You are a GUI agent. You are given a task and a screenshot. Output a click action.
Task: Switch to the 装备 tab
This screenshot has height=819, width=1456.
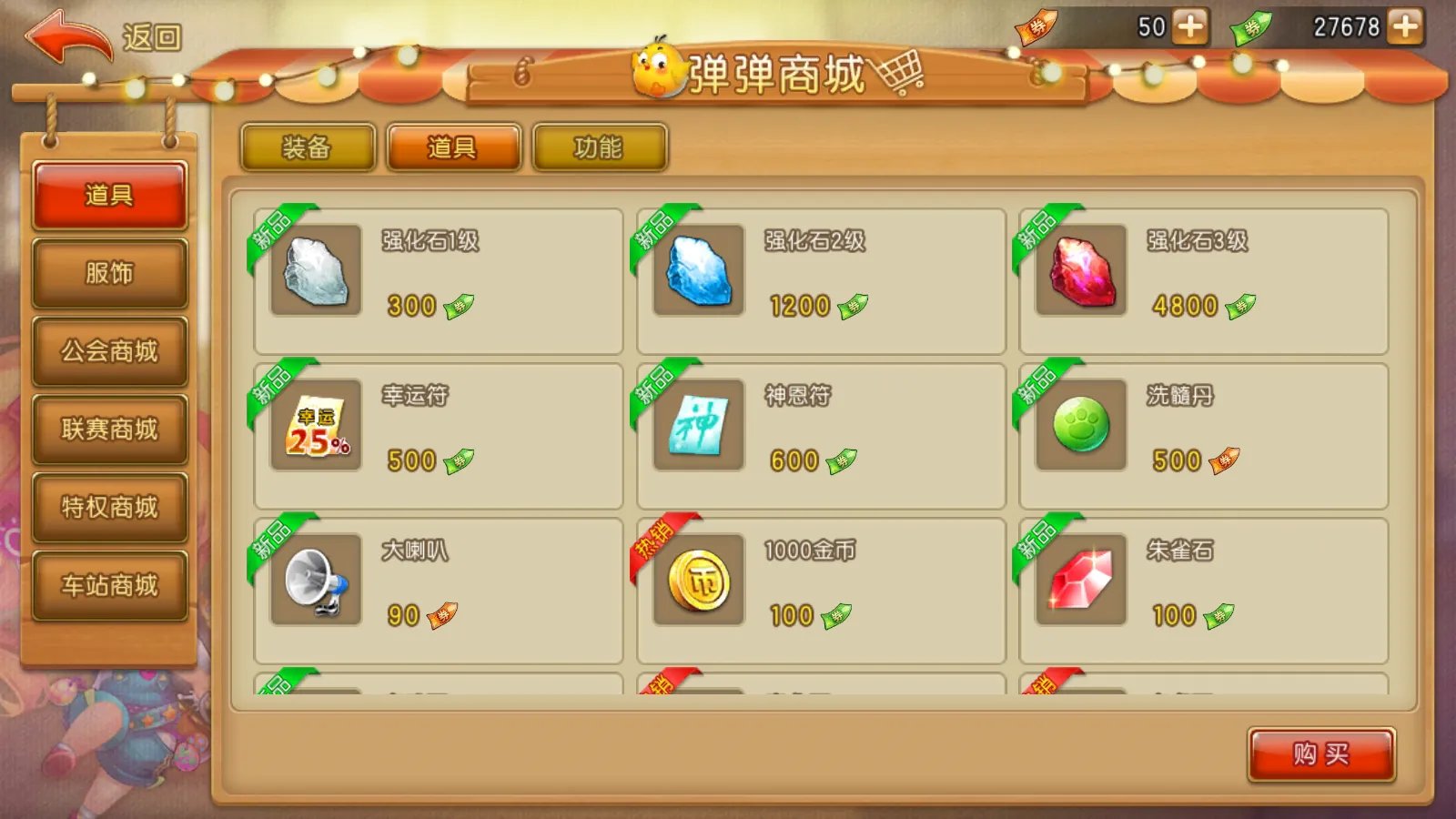(308, 147)
